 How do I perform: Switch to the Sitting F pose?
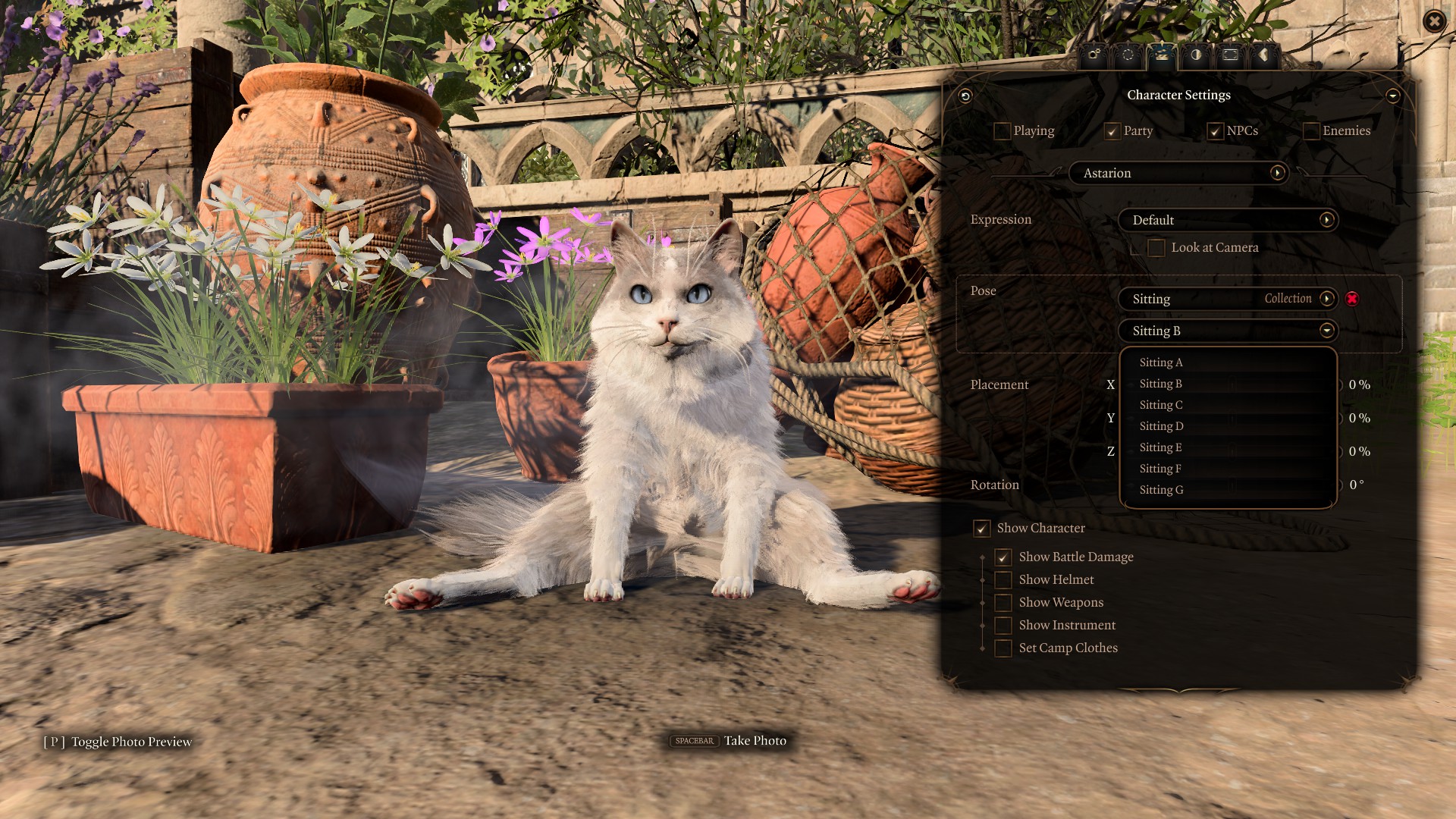click(x=1160, y=469)
